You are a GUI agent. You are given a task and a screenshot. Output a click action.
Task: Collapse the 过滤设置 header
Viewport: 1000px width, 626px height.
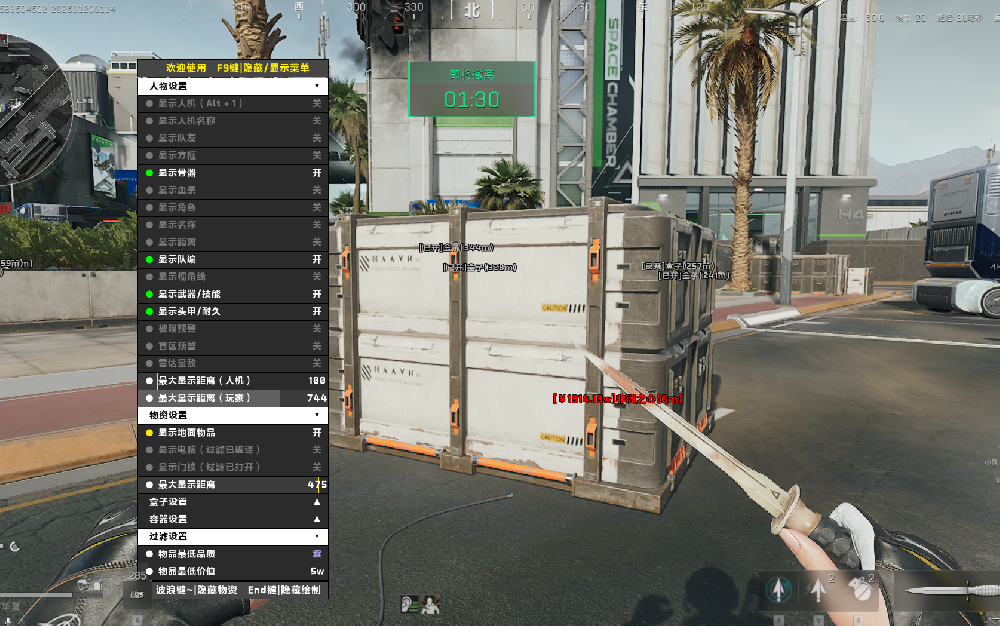coord(232,536)
